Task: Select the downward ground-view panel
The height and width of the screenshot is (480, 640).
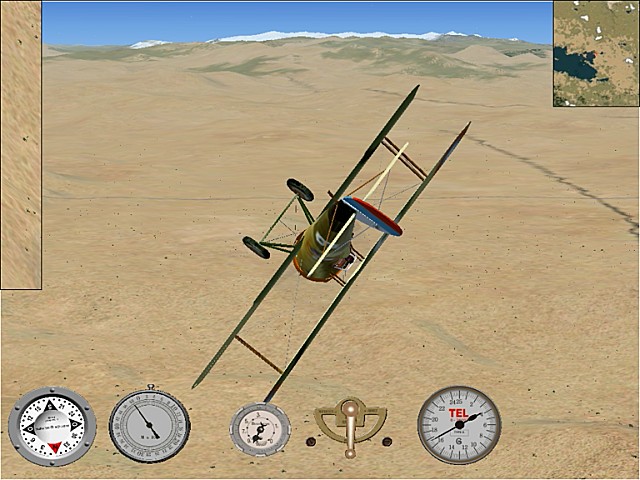Action: coord(20,145)
